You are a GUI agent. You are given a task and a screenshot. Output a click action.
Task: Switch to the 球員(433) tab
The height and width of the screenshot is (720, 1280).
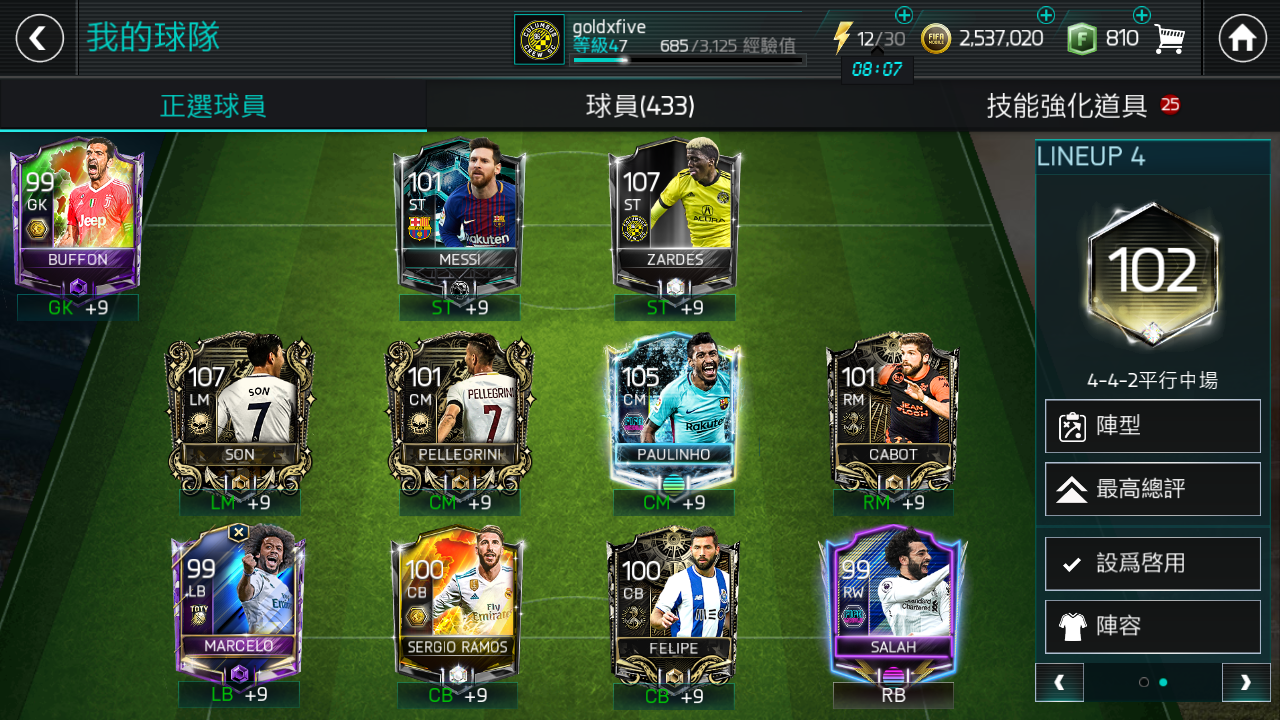pyautogui.click(x=640, y=105)
